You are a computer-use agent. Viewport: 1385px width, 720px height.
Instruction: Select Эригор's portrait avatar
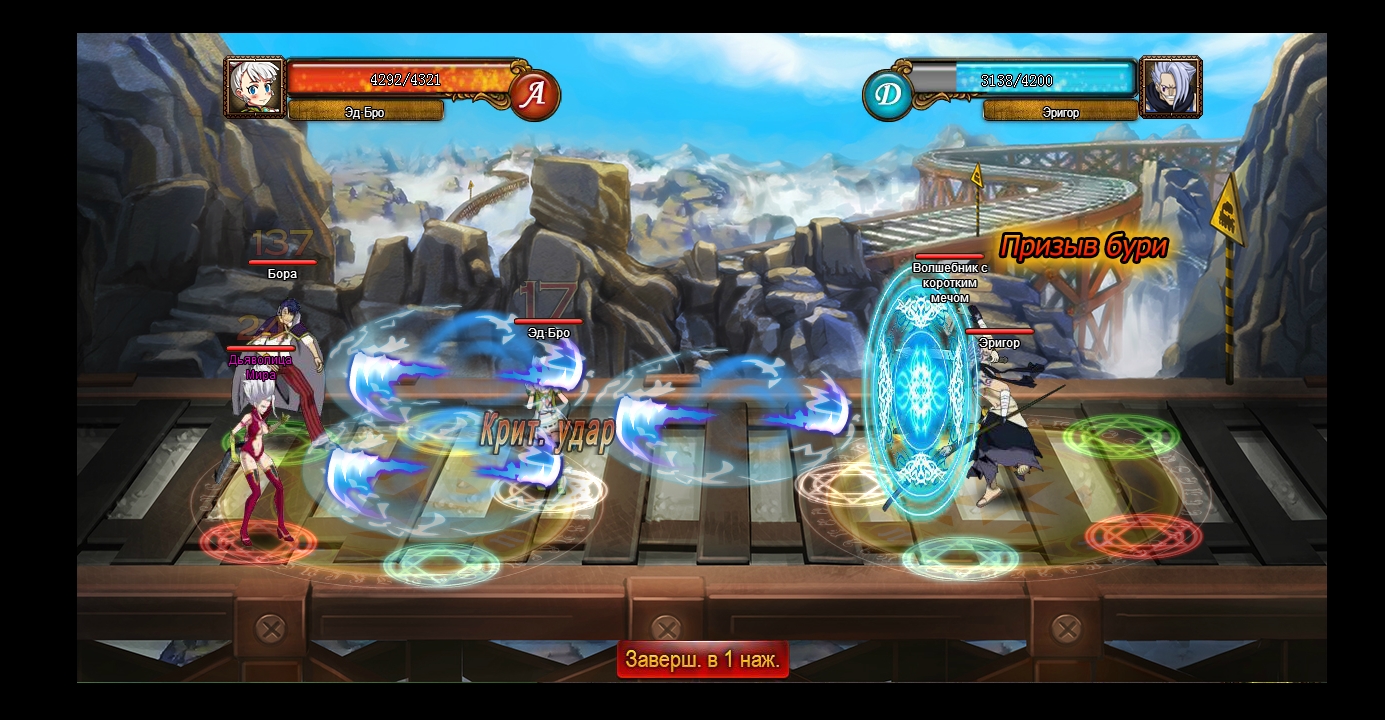tap(1170, 87)
